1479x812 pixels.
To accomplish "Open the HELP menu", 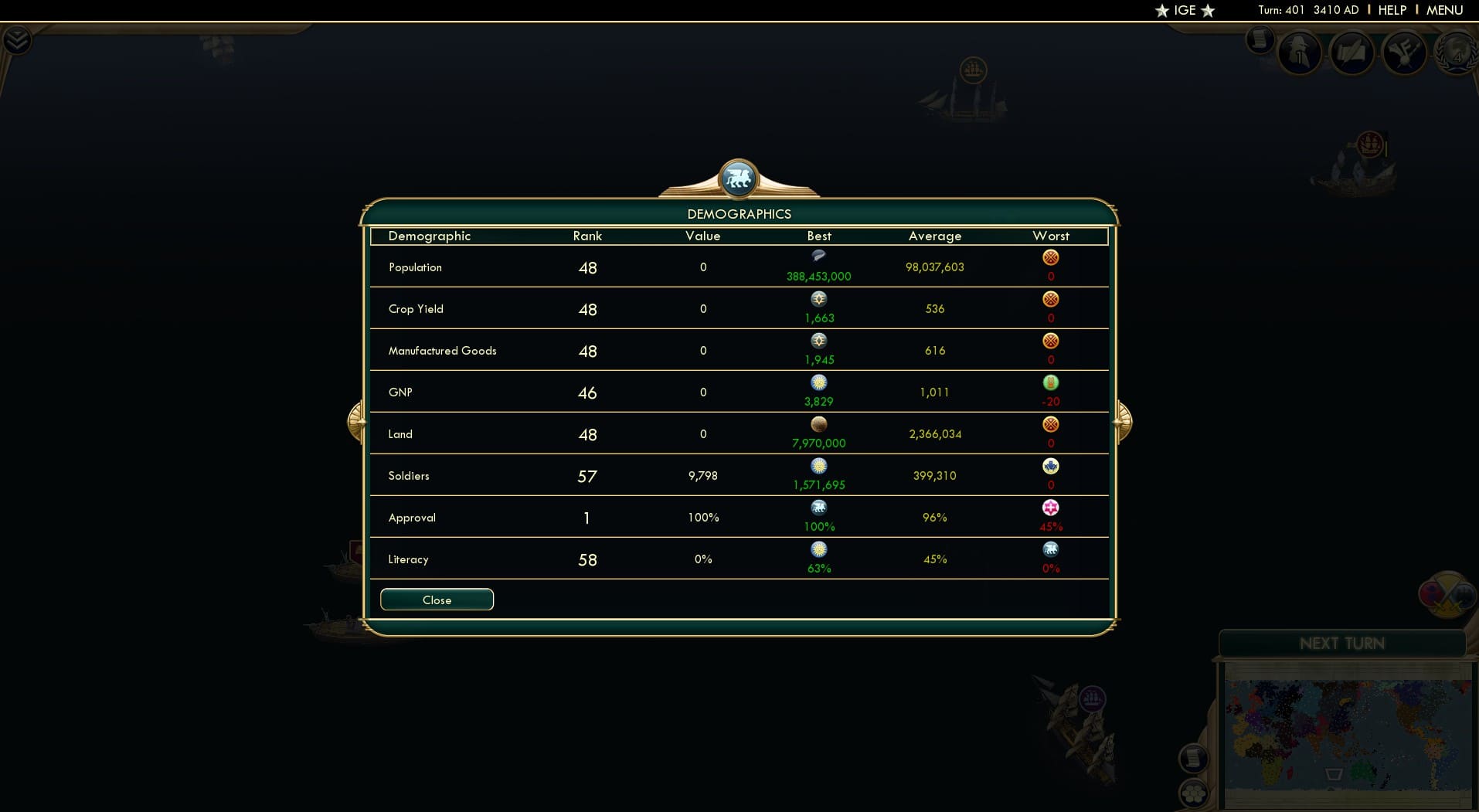I will click(x=1390, y=10).
